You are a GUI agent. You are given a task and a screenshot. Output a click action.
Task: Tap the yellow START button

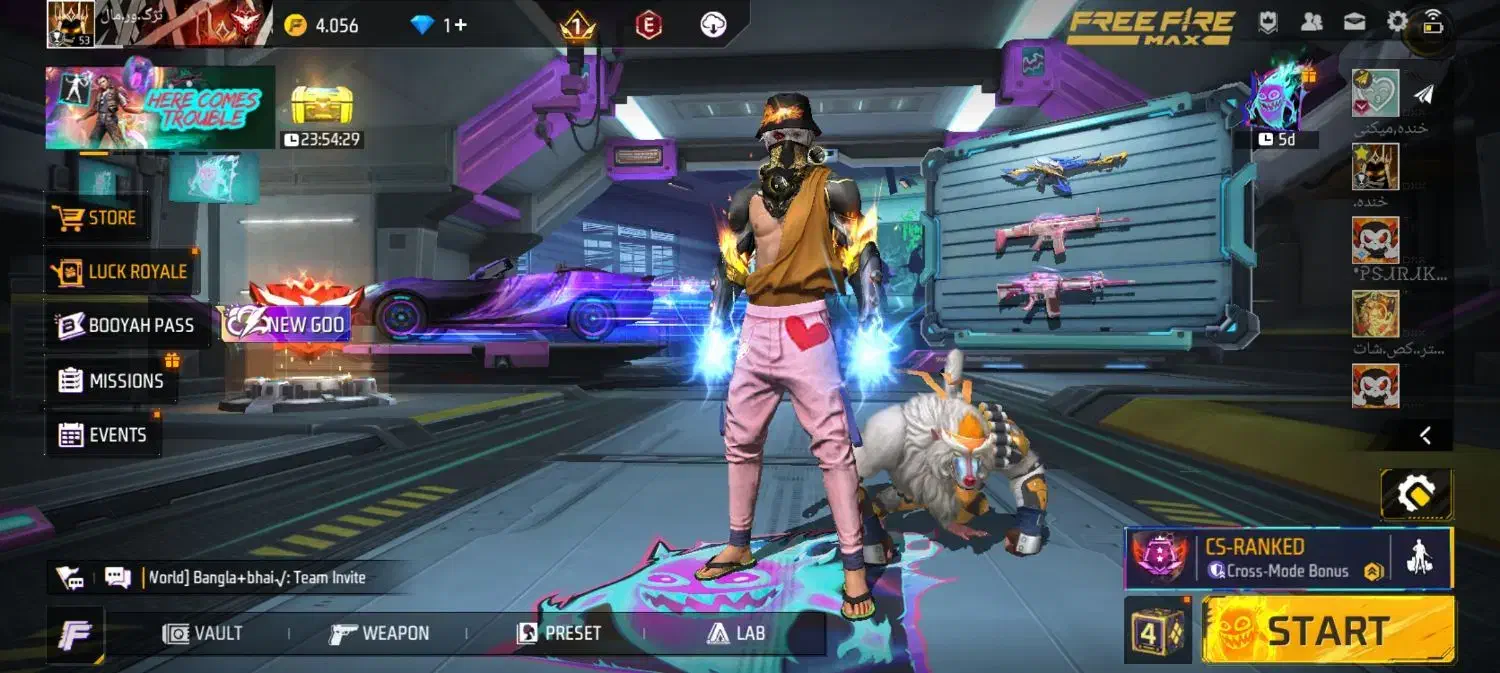tap(1328, 631)
